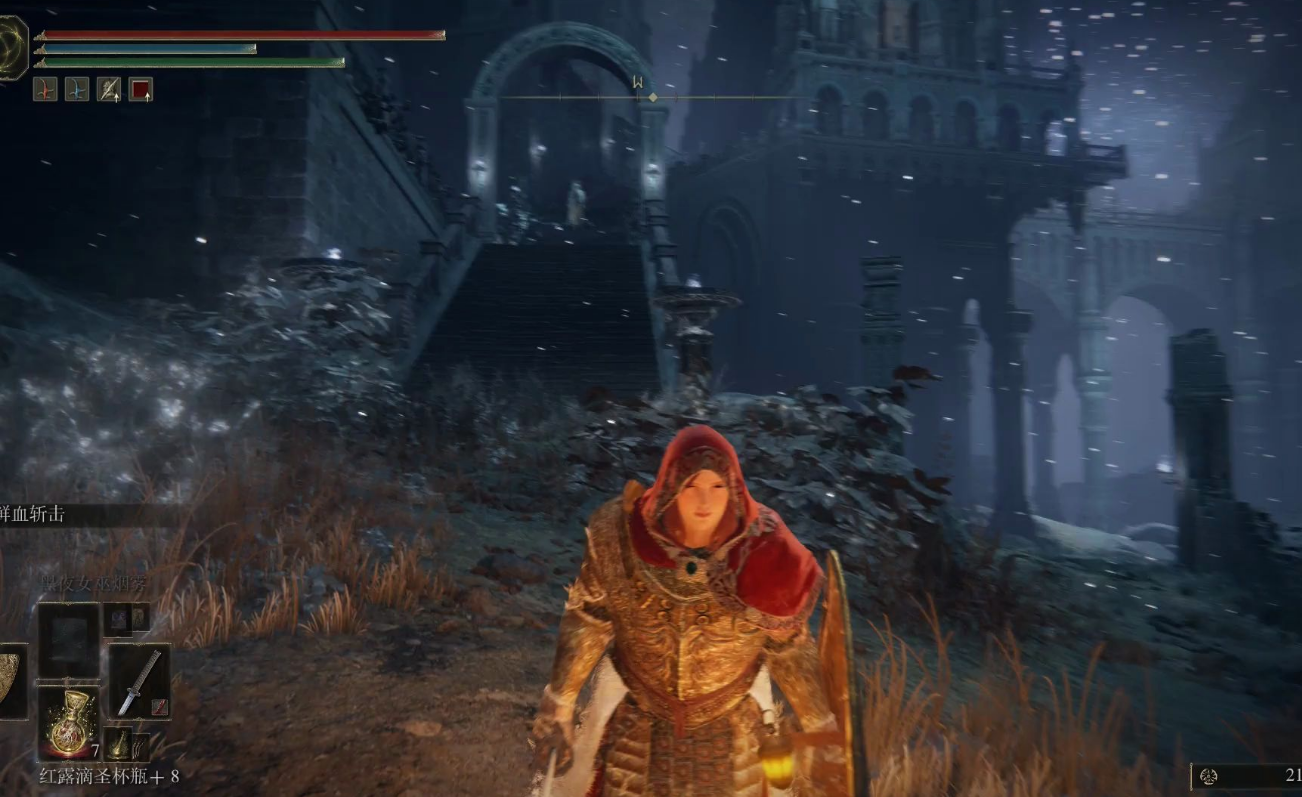Screen dimensions: 1302x797
Task: Click the golden rune emblem beside the bars
Action: pyautogui.click(x=13, y=47)
